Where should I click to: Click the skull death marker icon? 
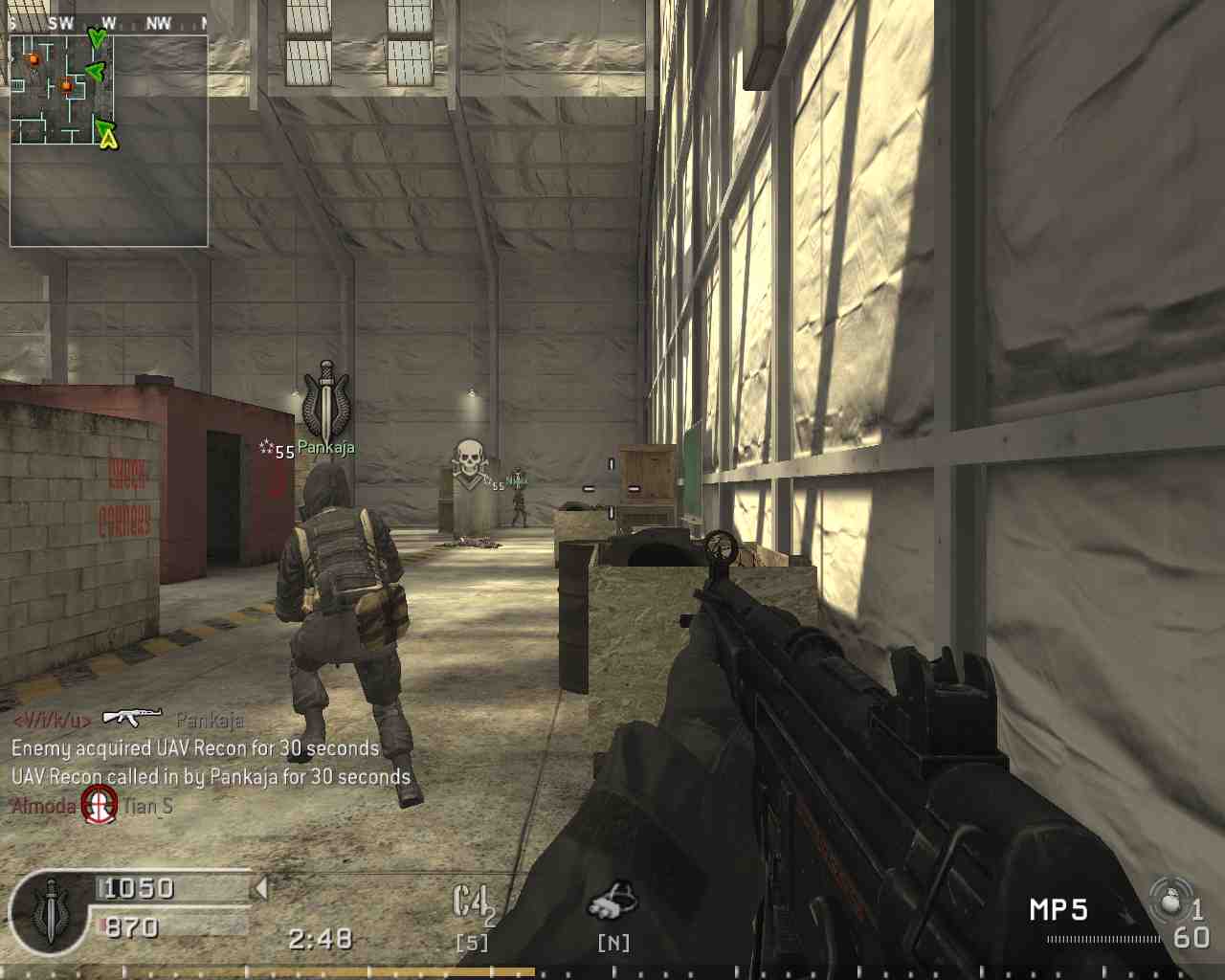pyautogui.click(x=468, y=460)
